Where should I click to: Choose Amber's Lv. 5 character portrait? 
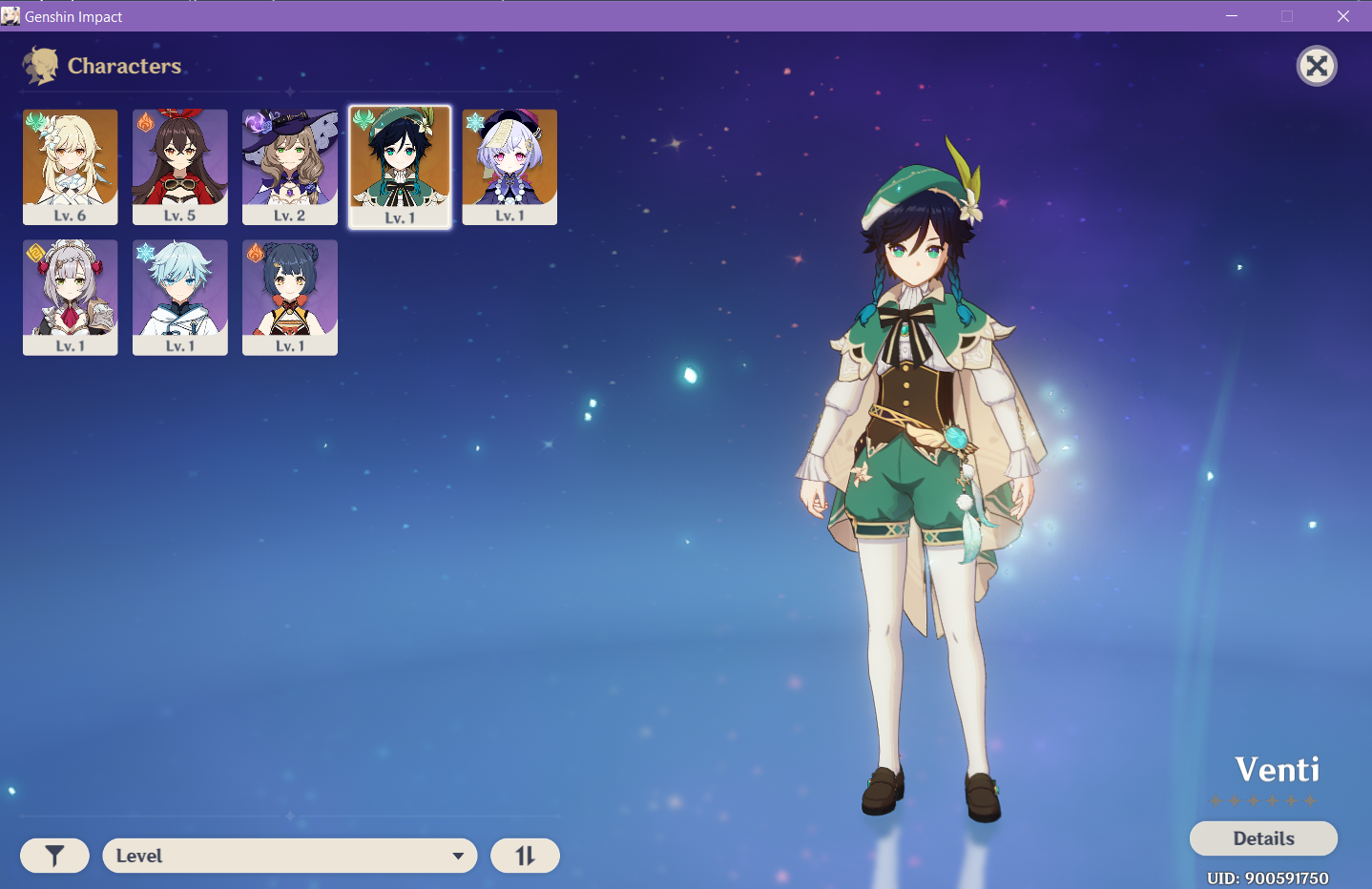click(x=180, y=166)
